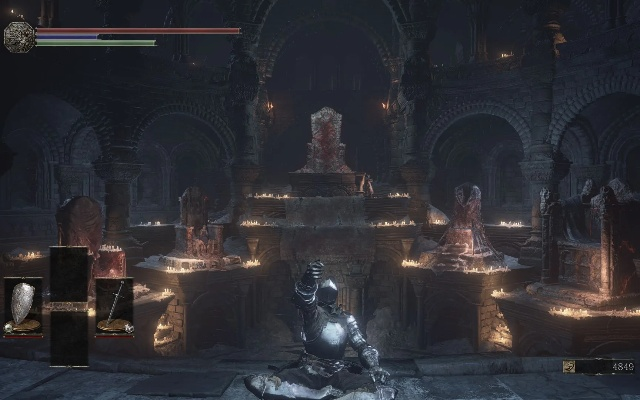The image size is (640, 400).
Task: Click the octagonal covenant emblem
Action: pyautogui.click(x=18, y=37)
